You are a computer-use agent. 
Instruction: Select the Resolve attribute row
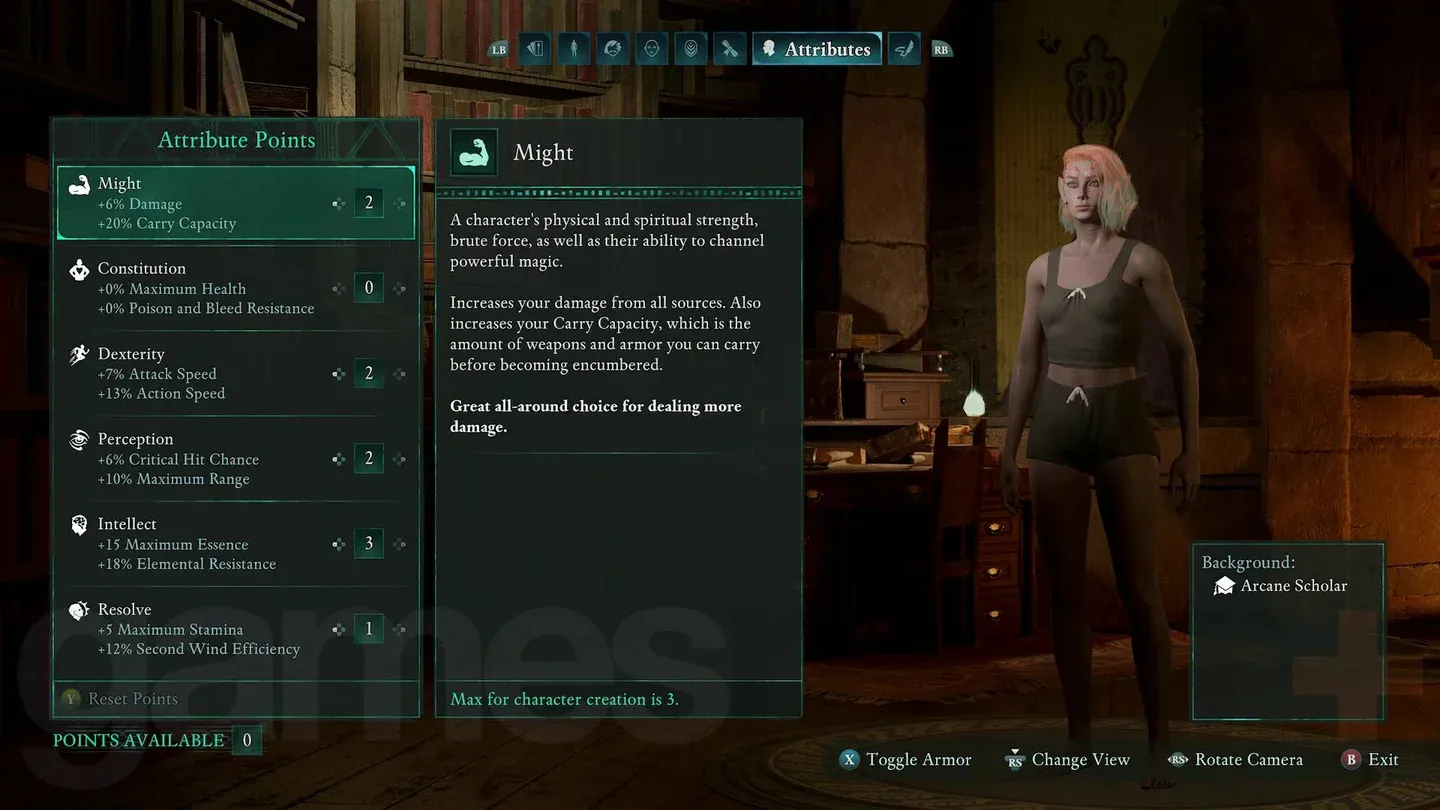(200, 629)
